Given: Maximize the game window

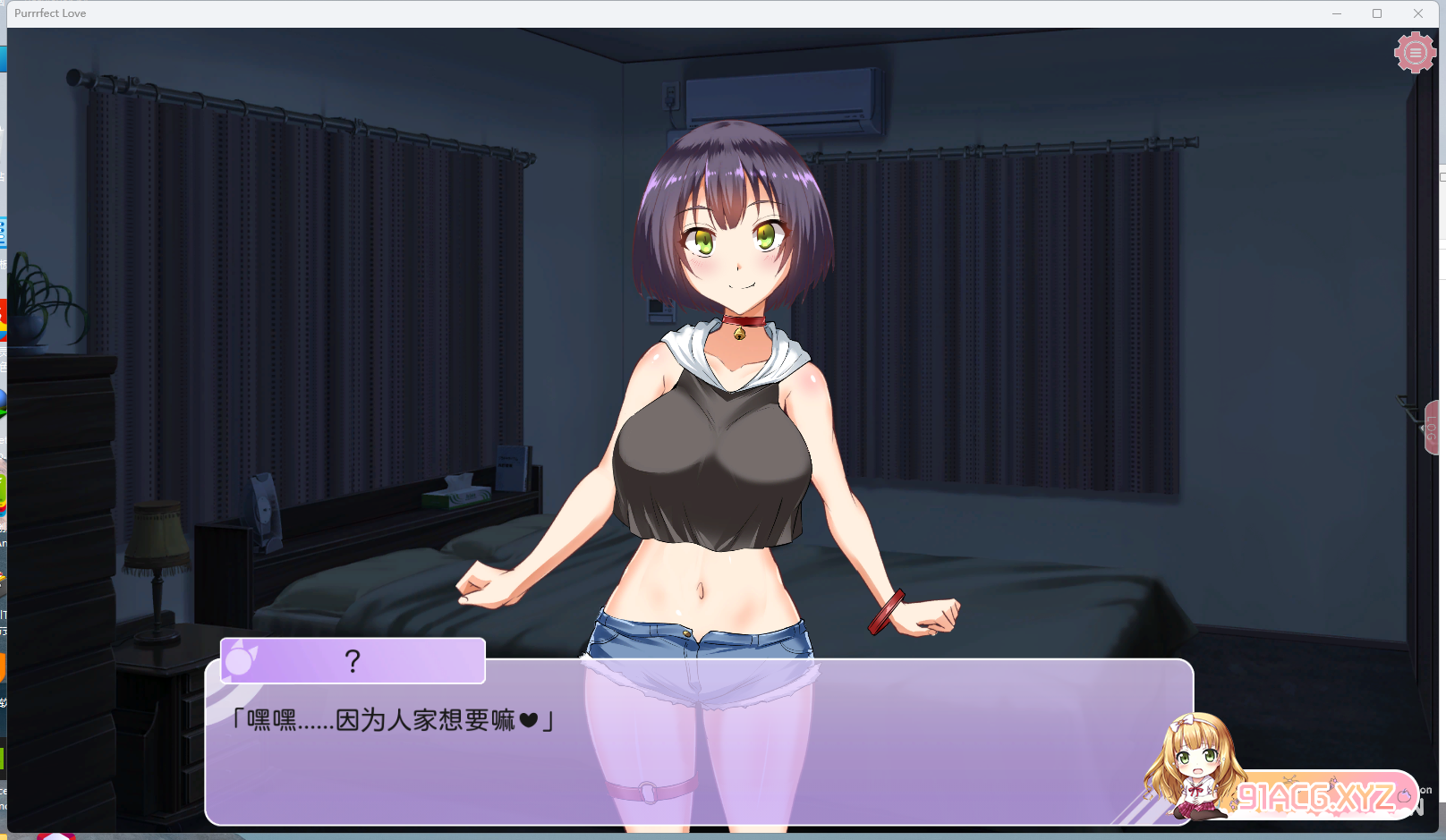Looking at the screenshot, I should tap(1377, 13).
